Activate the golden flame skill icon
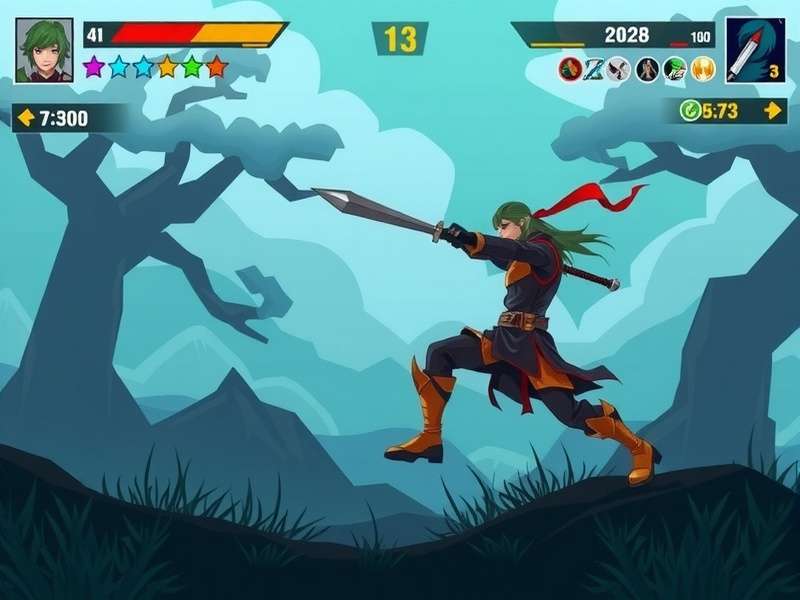 pyautogui.click(x=703, y=69)
